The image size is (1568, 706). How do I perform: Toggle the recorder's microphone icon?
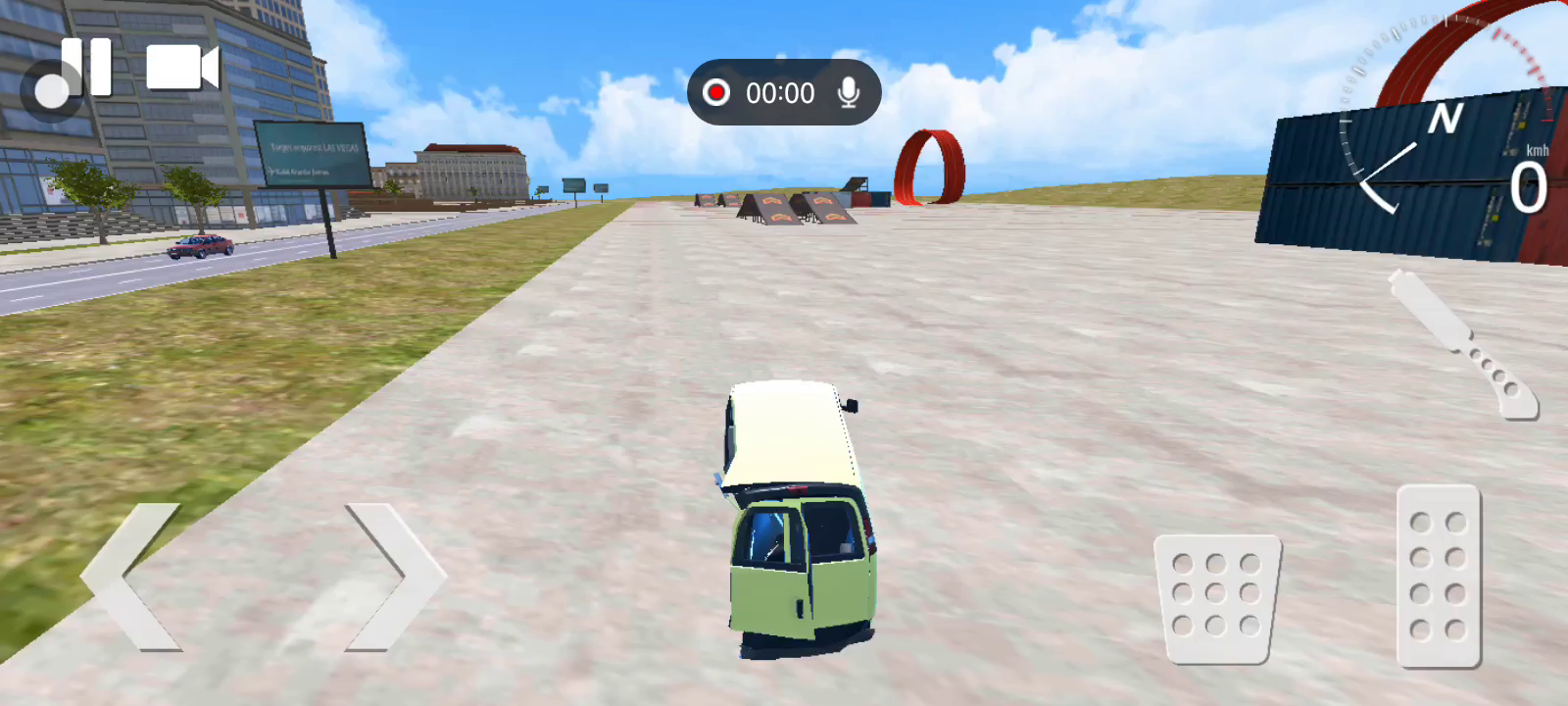click(x=849, y=92)
